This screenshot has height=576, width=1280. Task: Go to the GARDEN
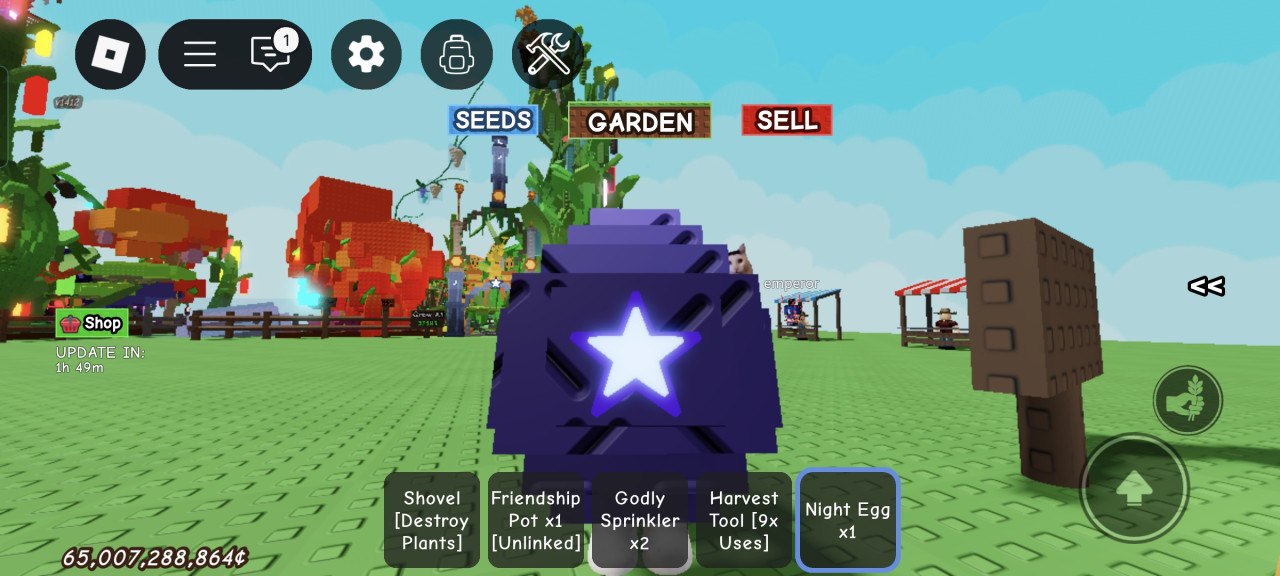point(639,122)
